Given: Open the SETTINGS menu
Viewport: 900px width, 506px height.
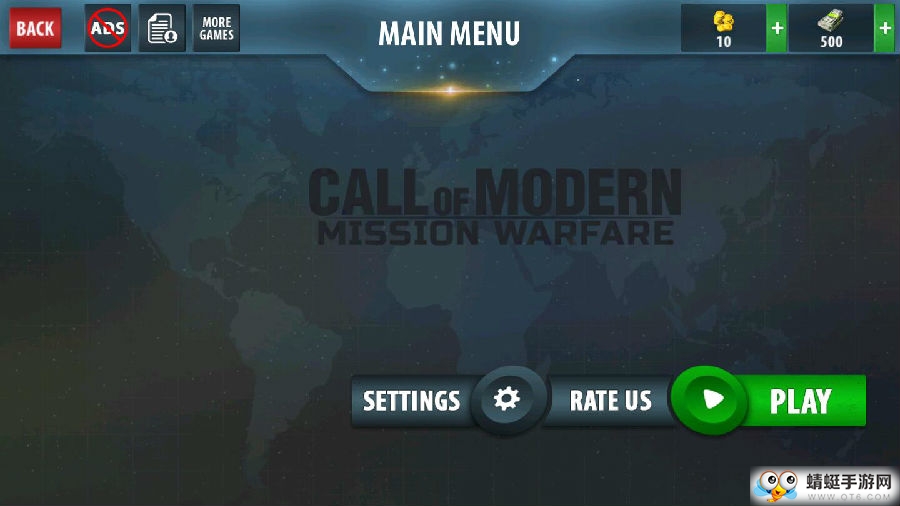Looking at the screenshot, I should tap(412, 401).
